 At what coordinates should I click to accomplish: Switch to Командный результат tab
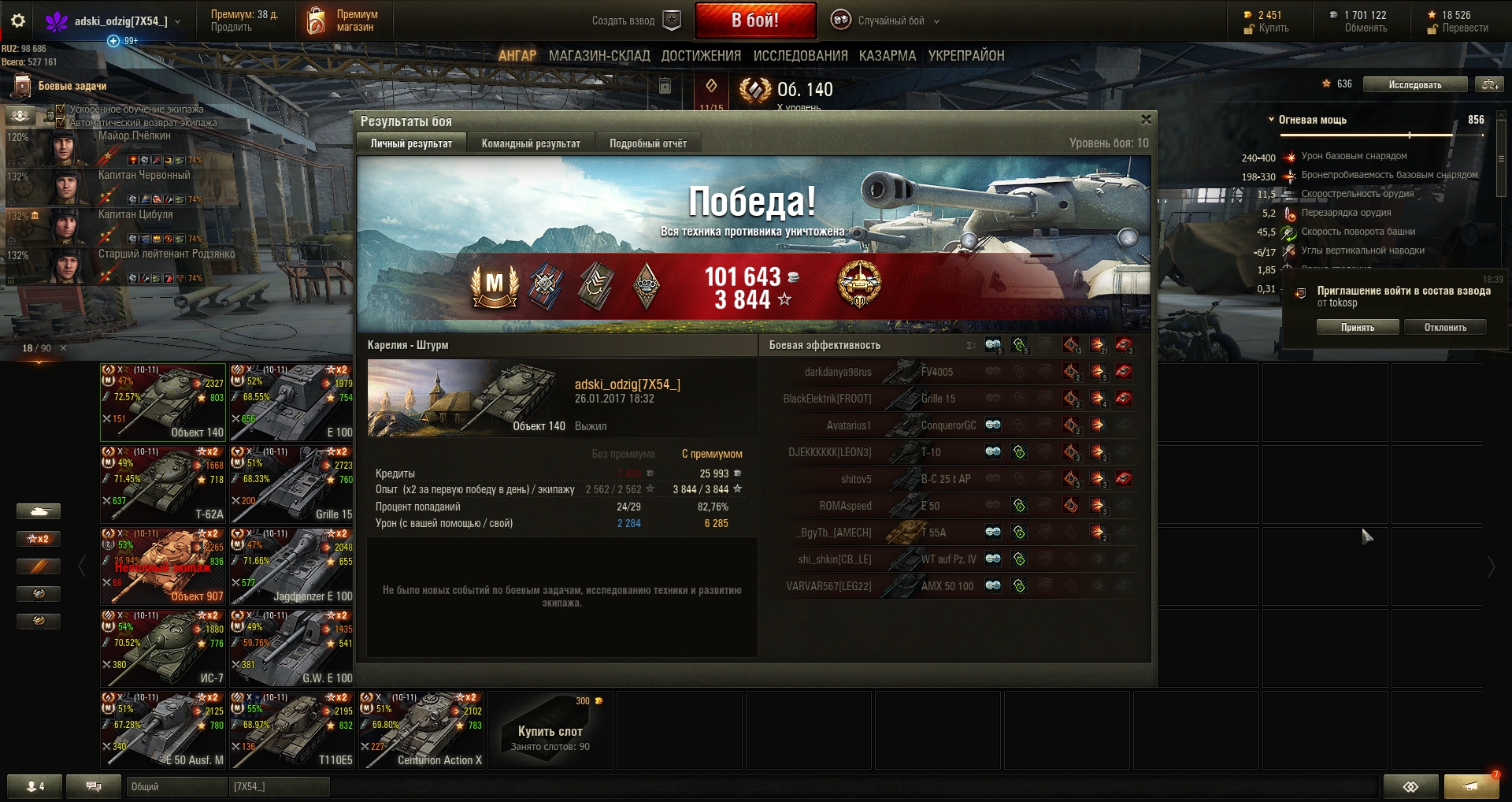click(x=531, y=143)
